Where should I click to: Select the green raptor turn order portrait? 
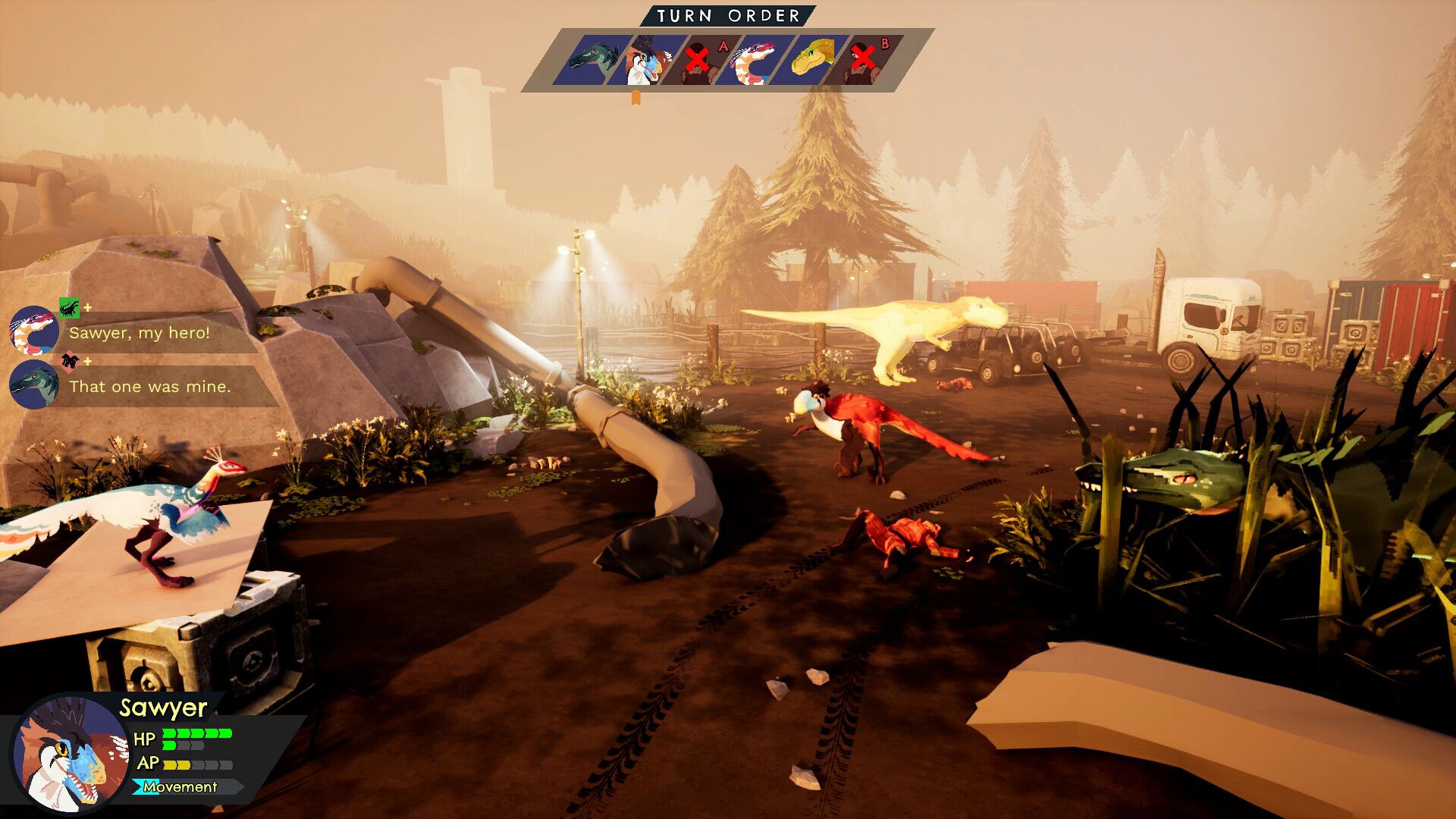593,60
